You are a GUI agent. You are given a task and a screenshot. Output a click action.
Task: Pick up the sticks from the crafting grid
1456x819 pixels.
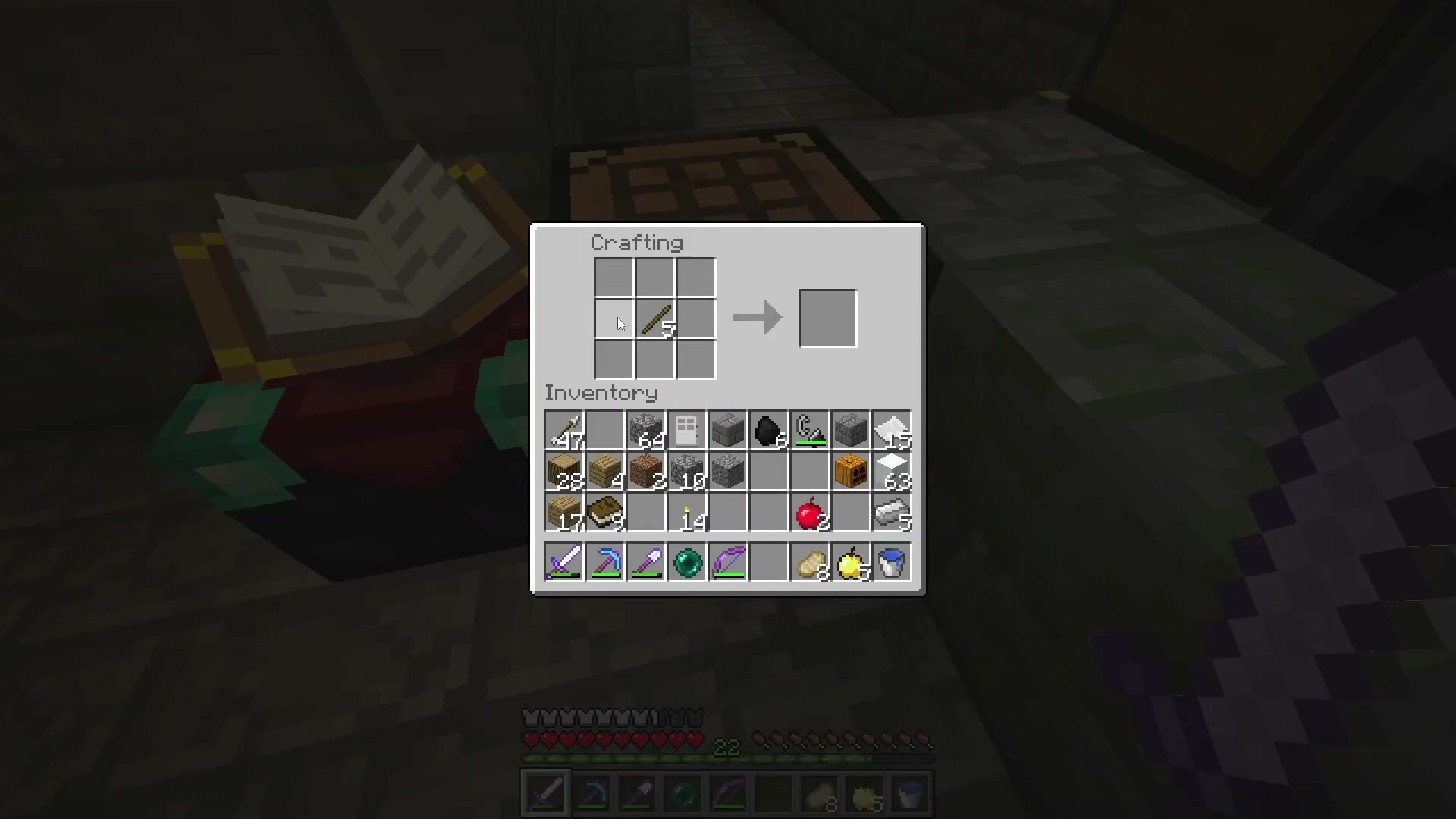point(654,318)
